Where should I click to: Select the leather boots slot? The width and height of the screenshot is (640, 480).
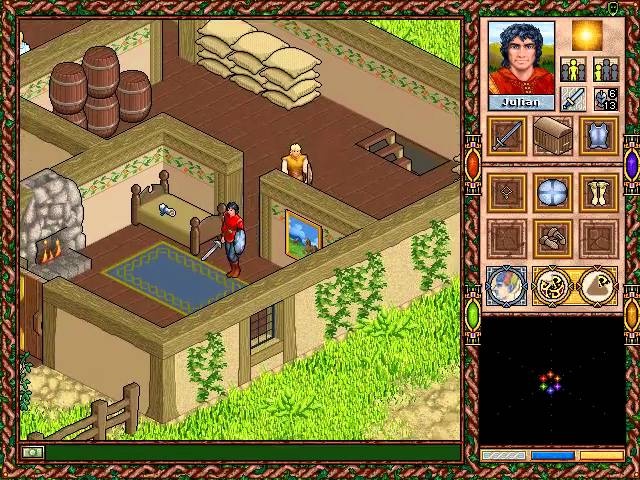553,239
